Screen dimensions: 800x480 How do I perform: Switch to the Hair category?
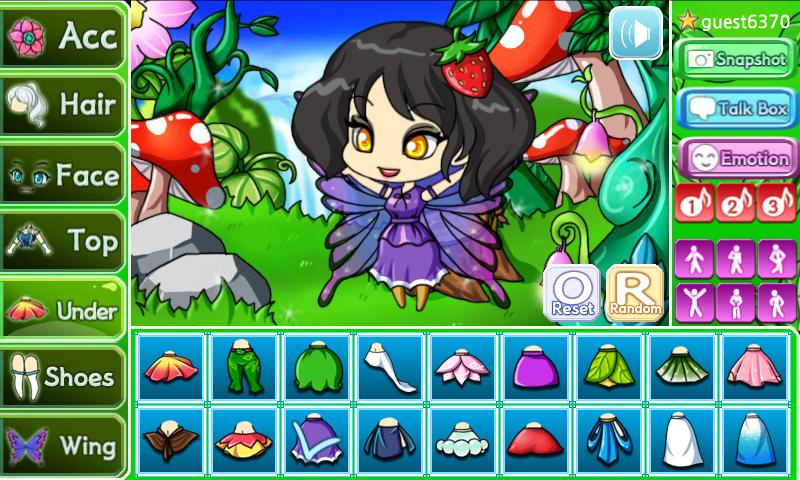[62, 104]
